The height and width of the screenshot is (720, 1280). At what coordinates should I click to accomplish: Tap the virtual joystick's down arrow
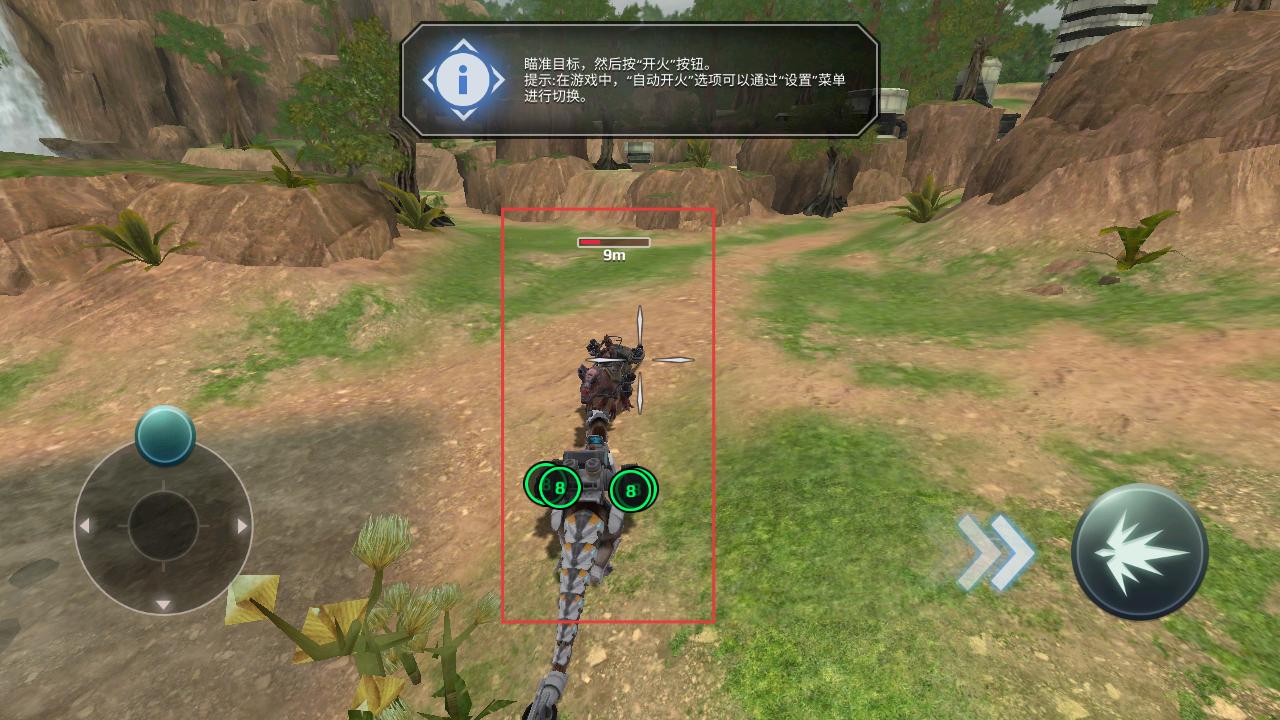[x=163, y=604]
